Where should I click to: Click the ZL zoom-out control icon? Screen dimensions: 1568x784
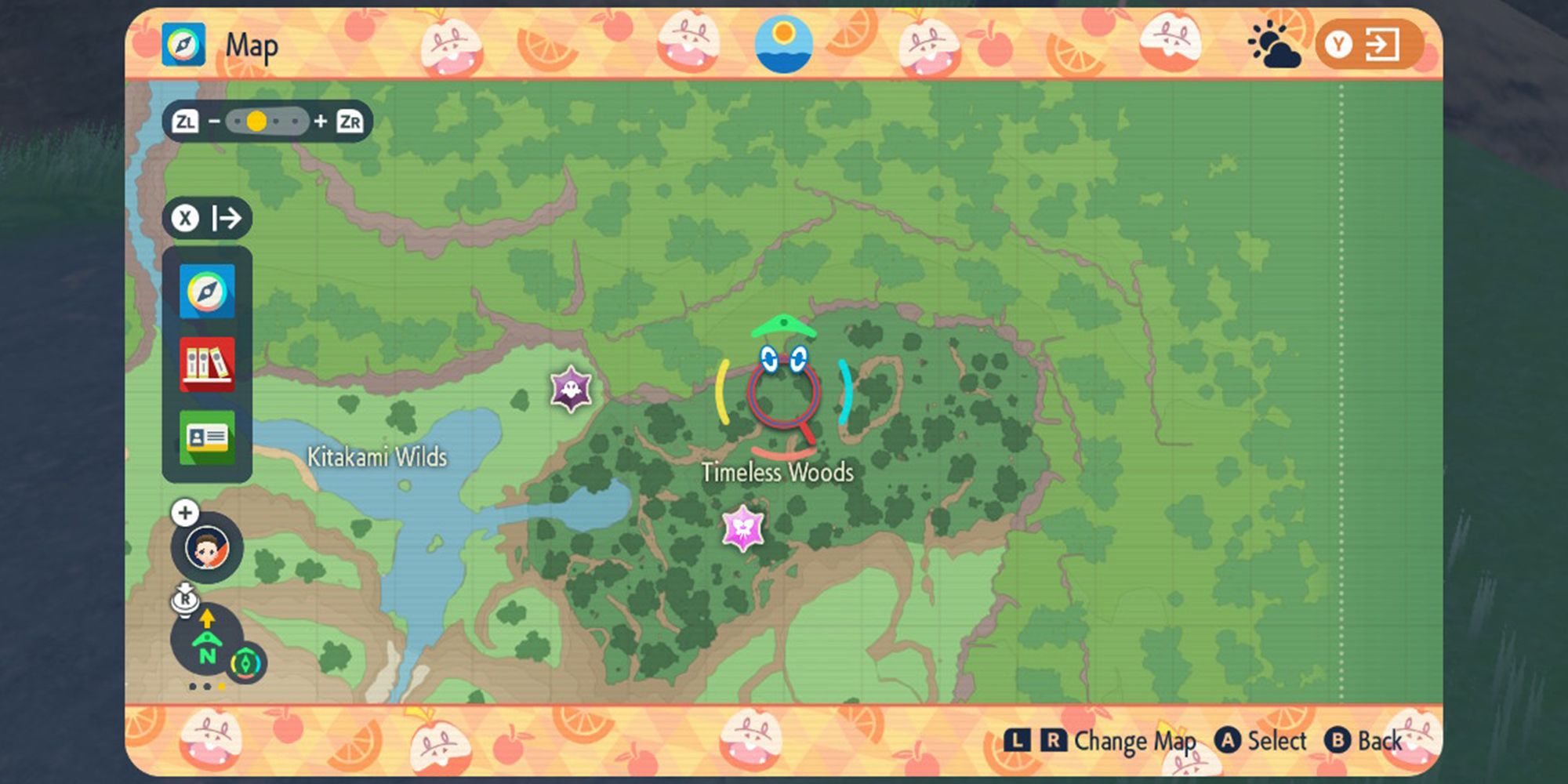click(187, 120)
